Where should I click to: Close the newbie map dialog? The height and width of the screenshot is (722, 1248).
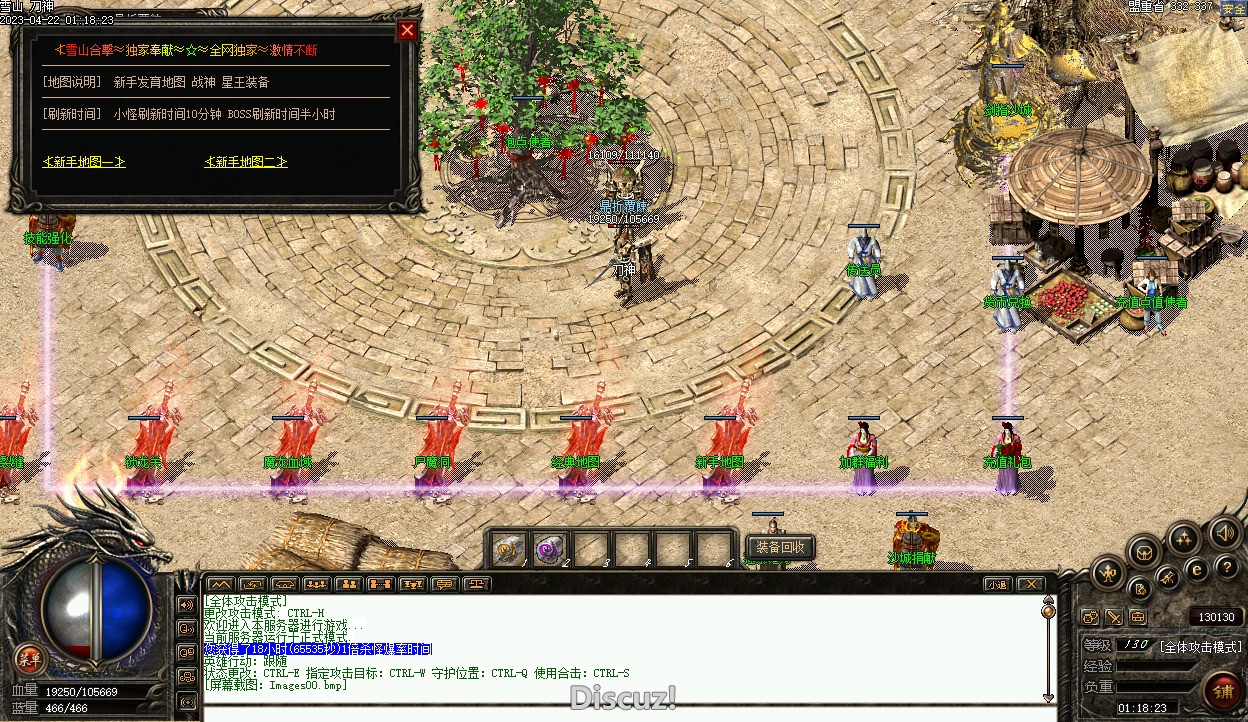click(407, 30)
